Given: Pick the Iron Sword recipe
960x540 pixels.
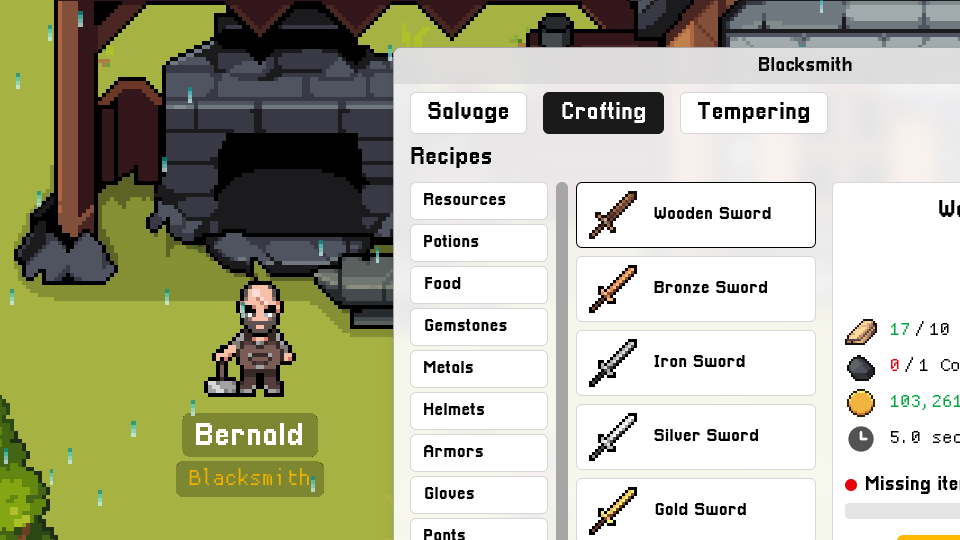Looking at the screenshot, I should pyautogui.click(x=695, y=362).
